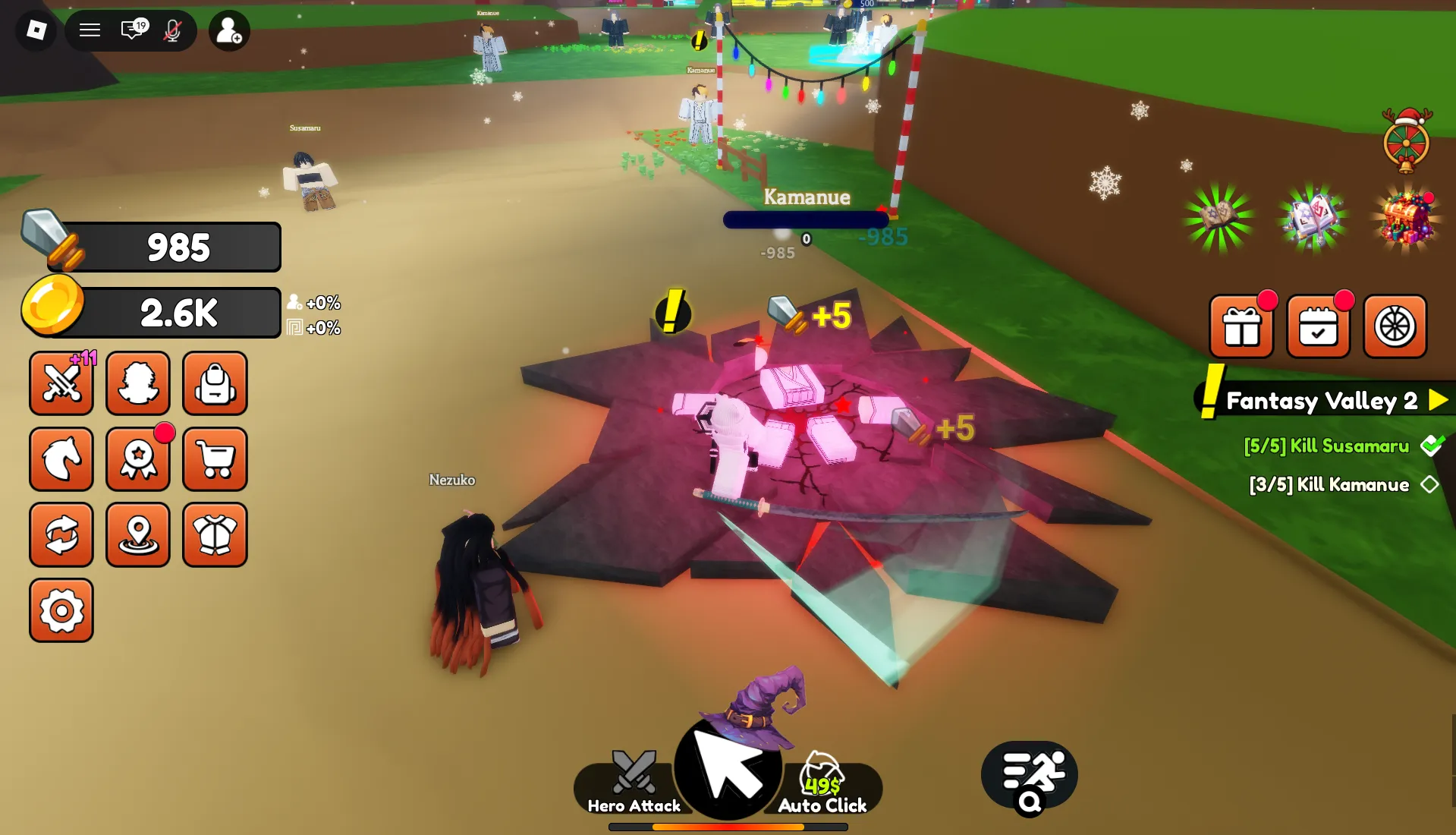Click the Kamanue enemy health bar
Image resolution: width=1456 pixels, height=835 pixels.
[806, 219]
